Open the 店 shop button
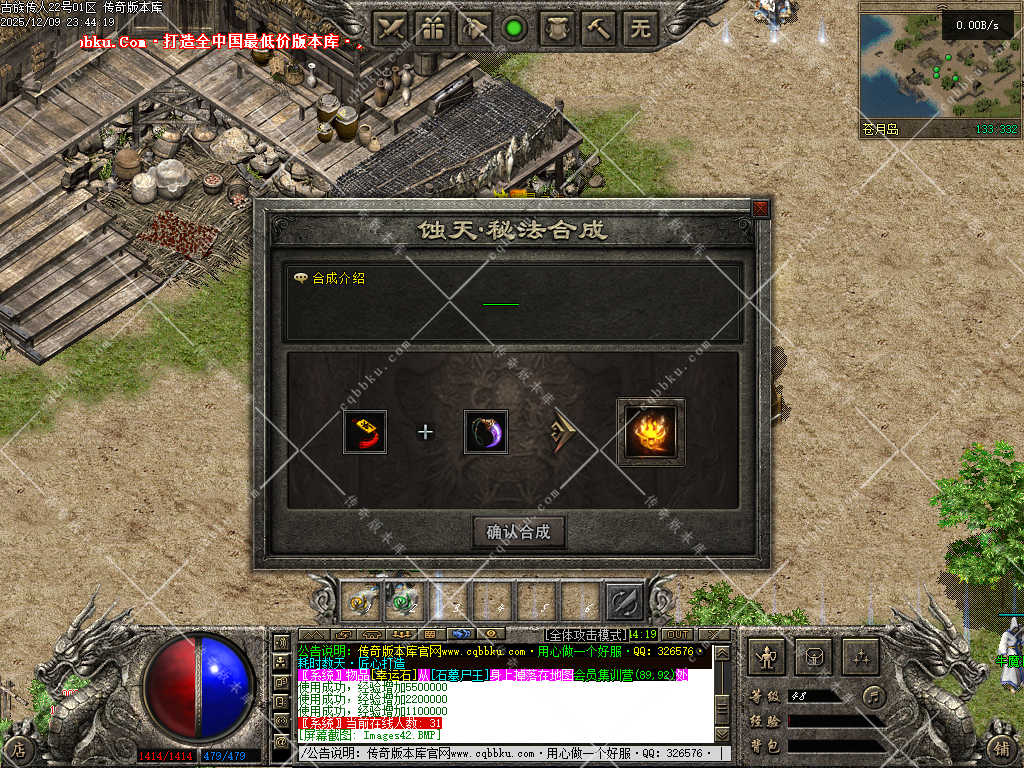 (19, 748)
